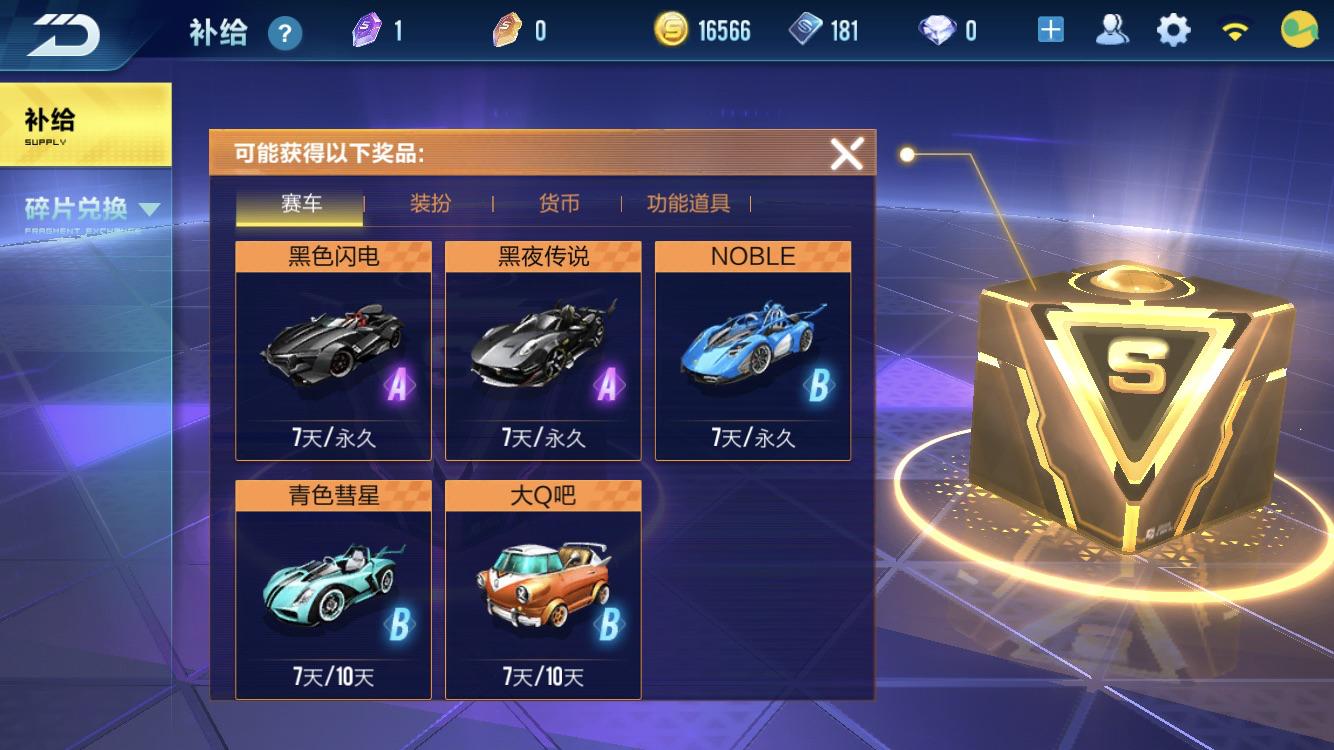Switch to the 装扮 tab

click(433, 202)
